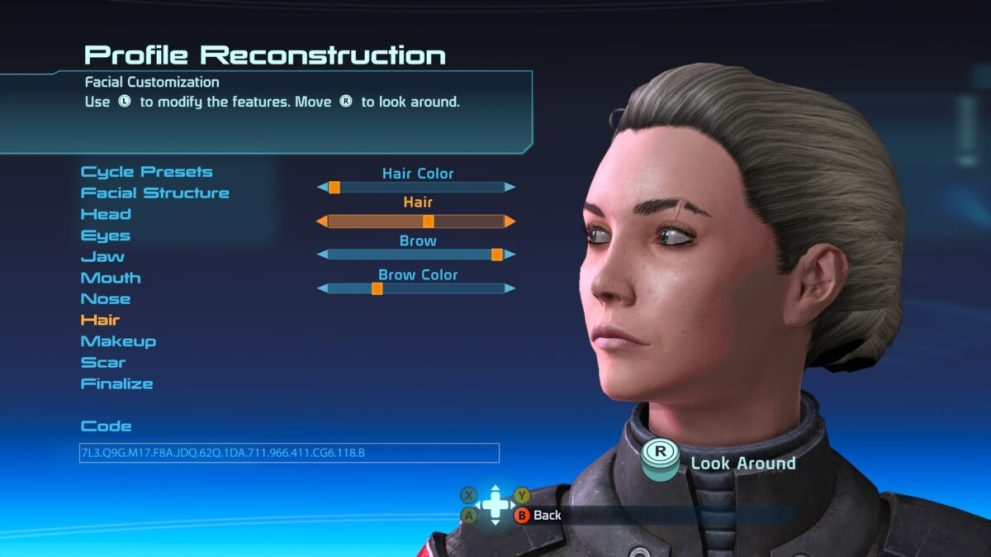Click the Brow slider handle
Image resolution: width=991 pixels, height=557 pixels.
coord(497,255)
